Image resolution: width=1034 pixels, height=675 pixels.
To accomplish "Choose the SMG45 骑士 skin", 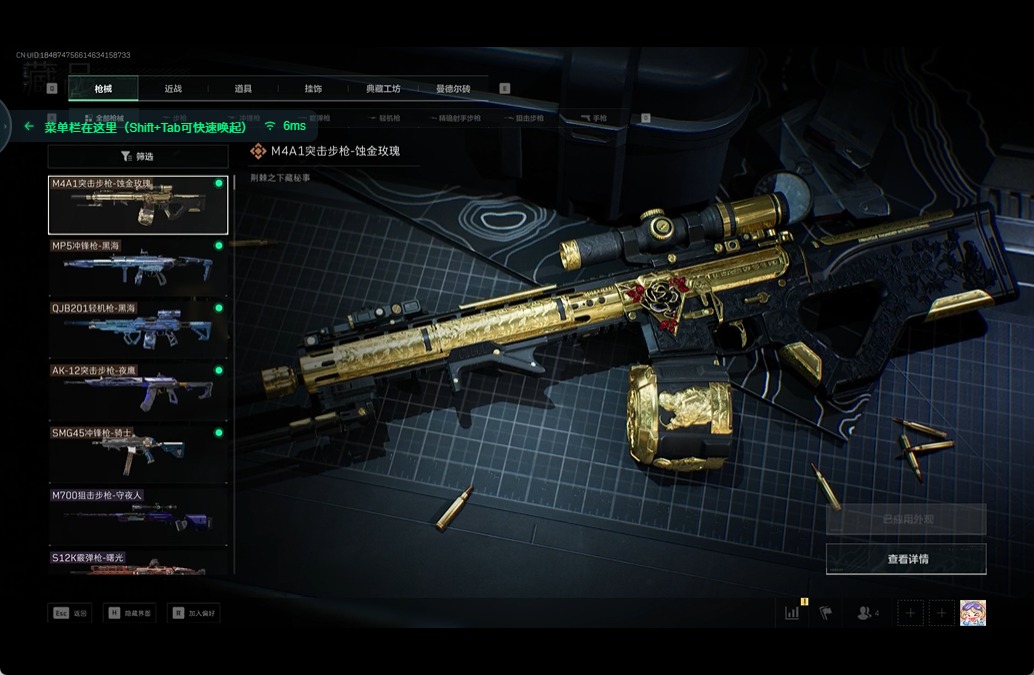I will (138, 452).
